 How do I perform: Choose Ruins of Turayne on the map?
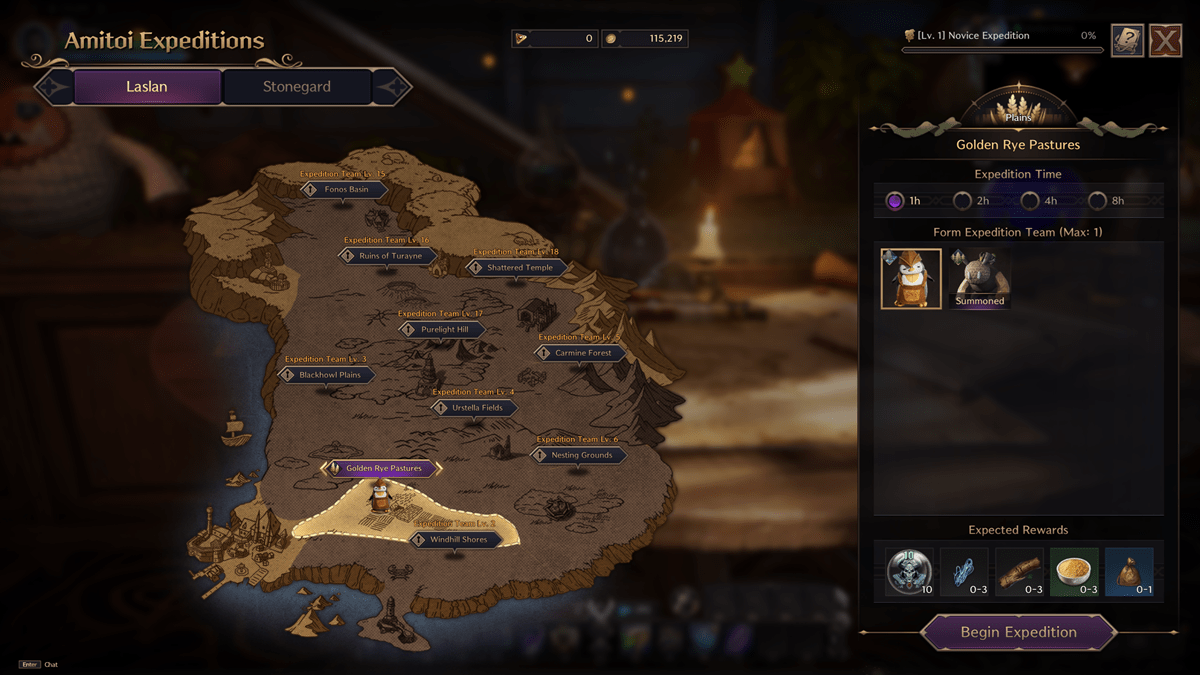pyautogui.click(x=389, y=256)
